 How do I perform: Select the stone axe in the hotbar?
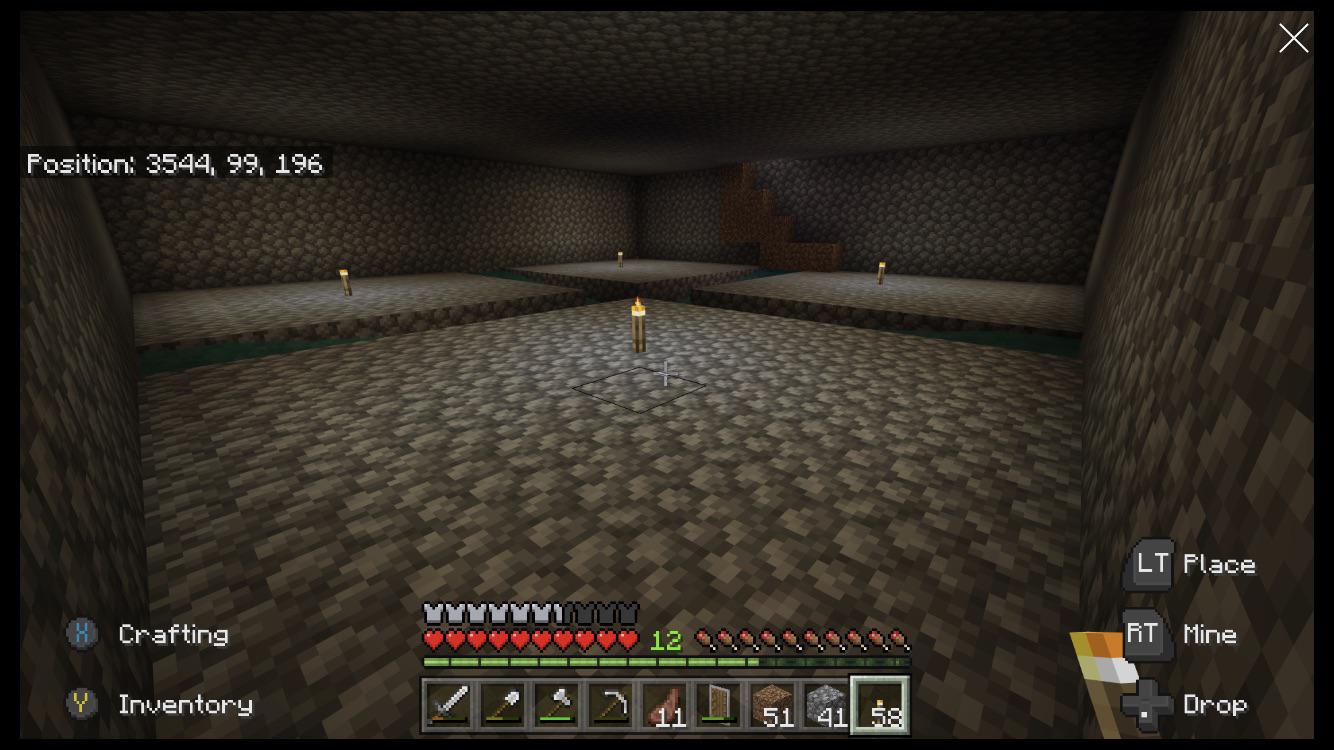click(555, 706)
